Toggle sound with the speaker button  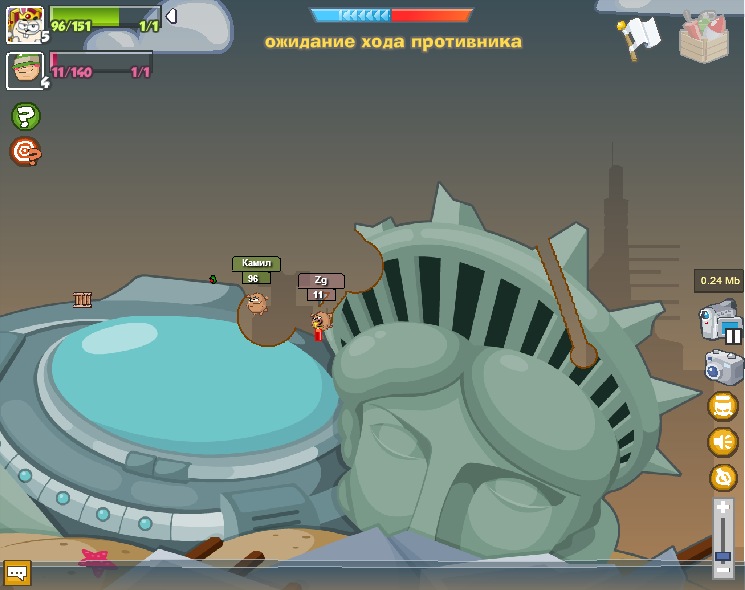click(722, 441)
